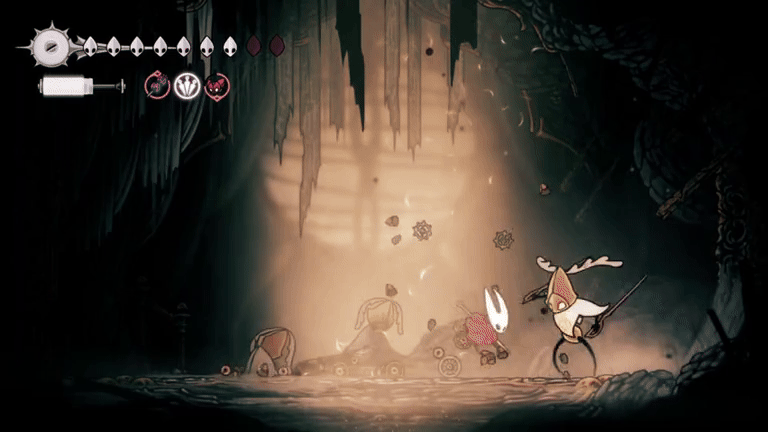This screenshot has width=768, height=432.
Task: Select the red horned-mask tool icon
Action: tap(216, 87)
